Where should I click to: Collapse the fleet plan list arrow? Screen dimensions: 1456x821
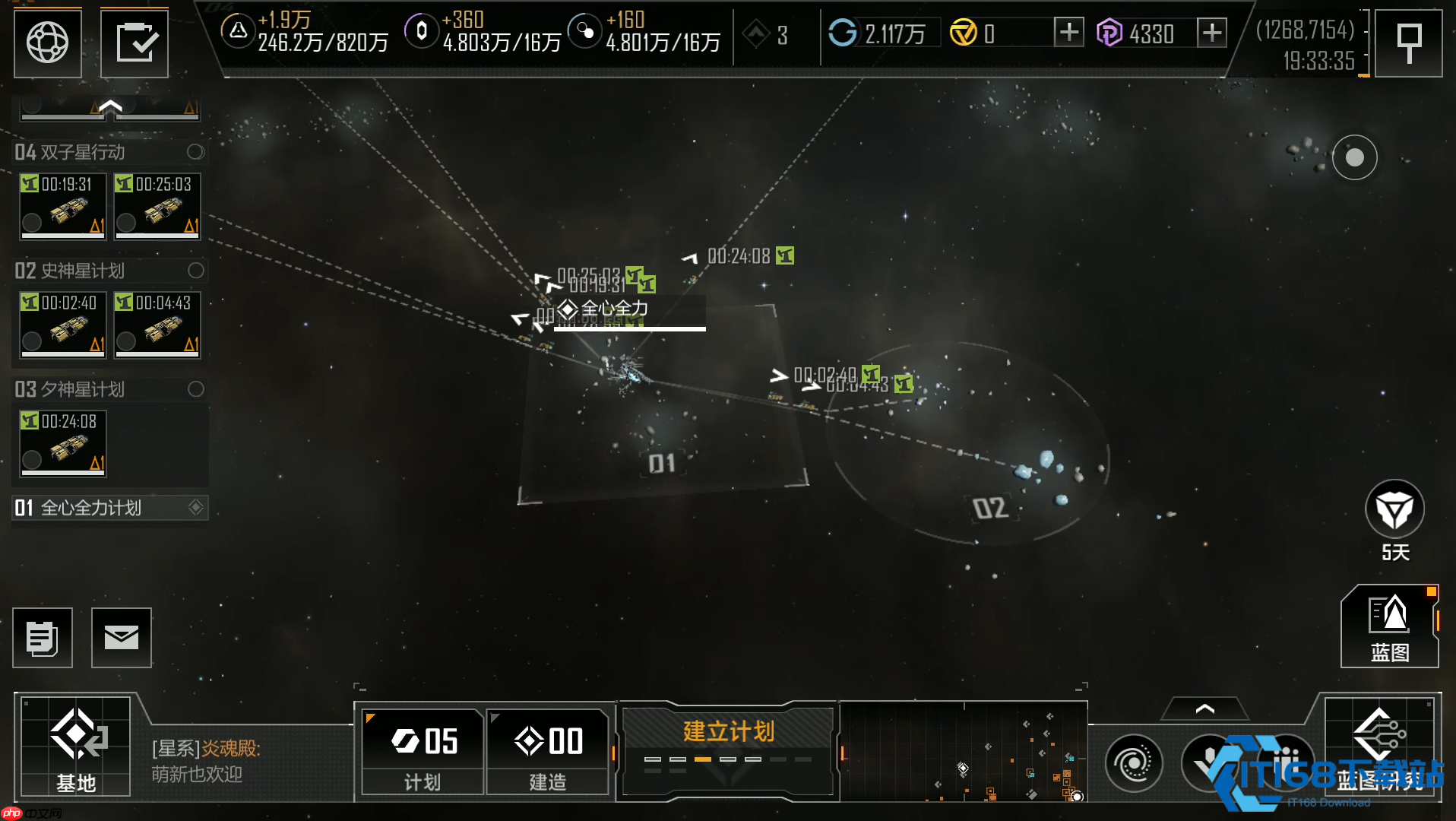point(110,107)
